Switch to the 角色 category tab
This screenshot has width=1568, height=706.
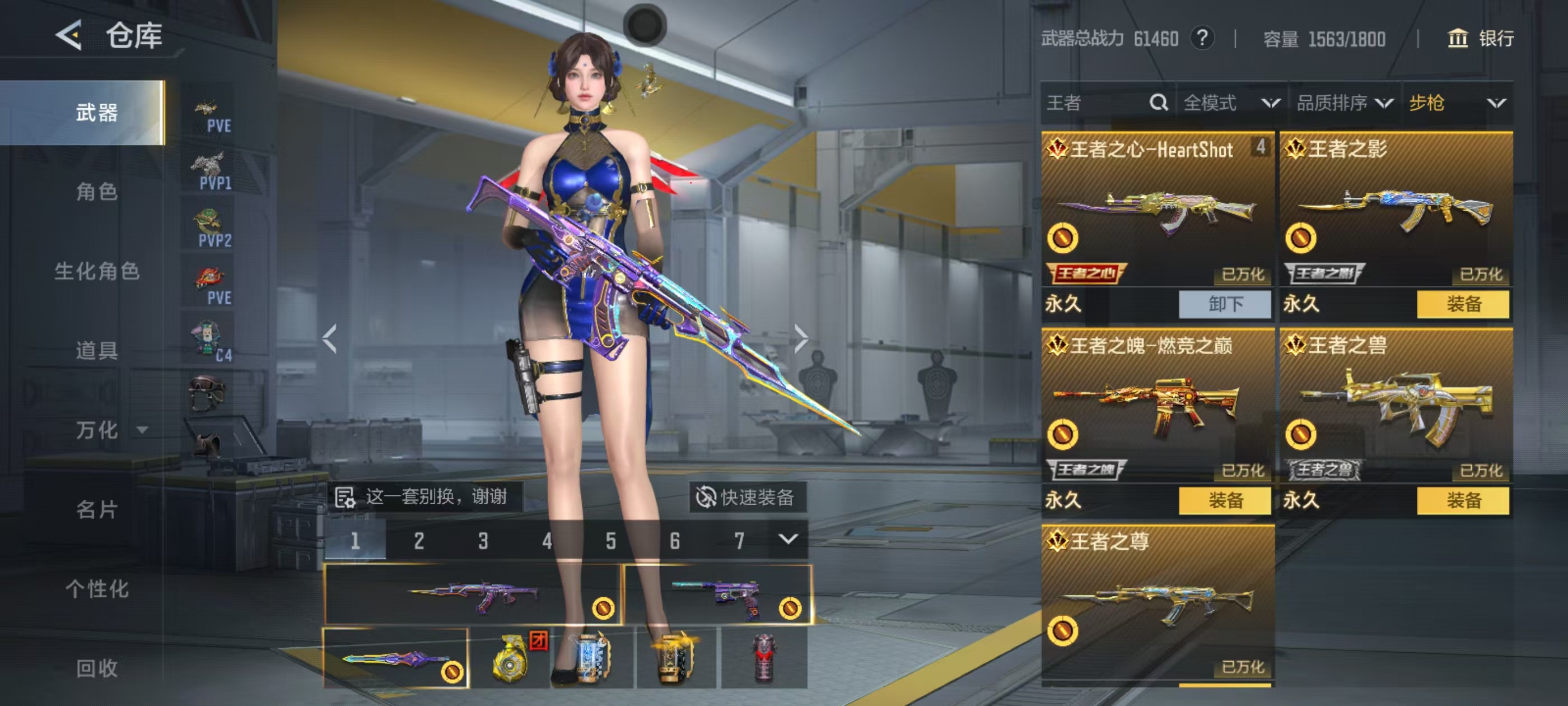[96, 192]
